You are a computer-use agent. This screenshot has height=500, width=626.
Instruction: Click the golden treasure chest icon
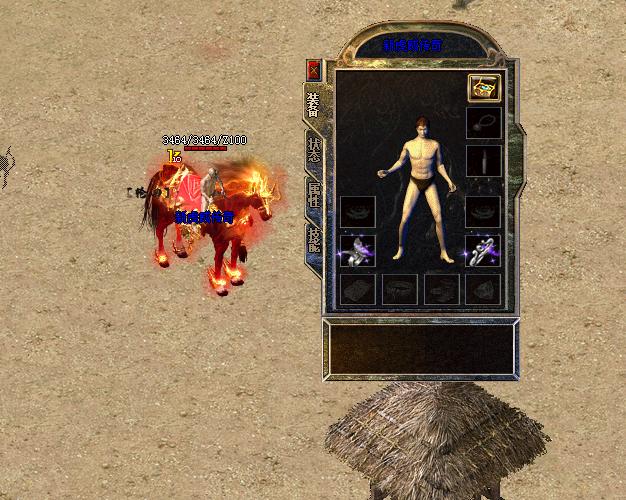pos(484,88)
